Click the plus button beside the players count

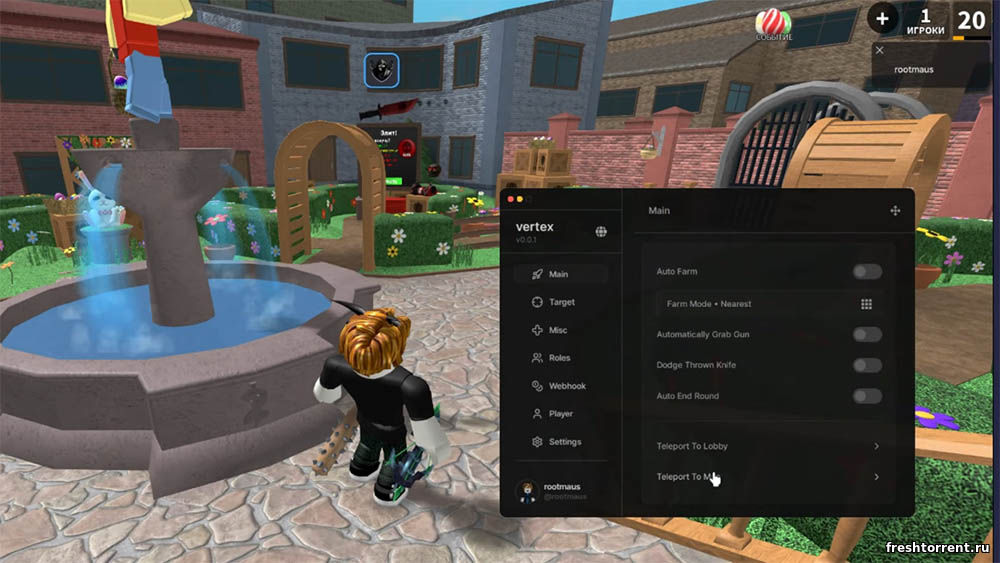tap(882, 17)
